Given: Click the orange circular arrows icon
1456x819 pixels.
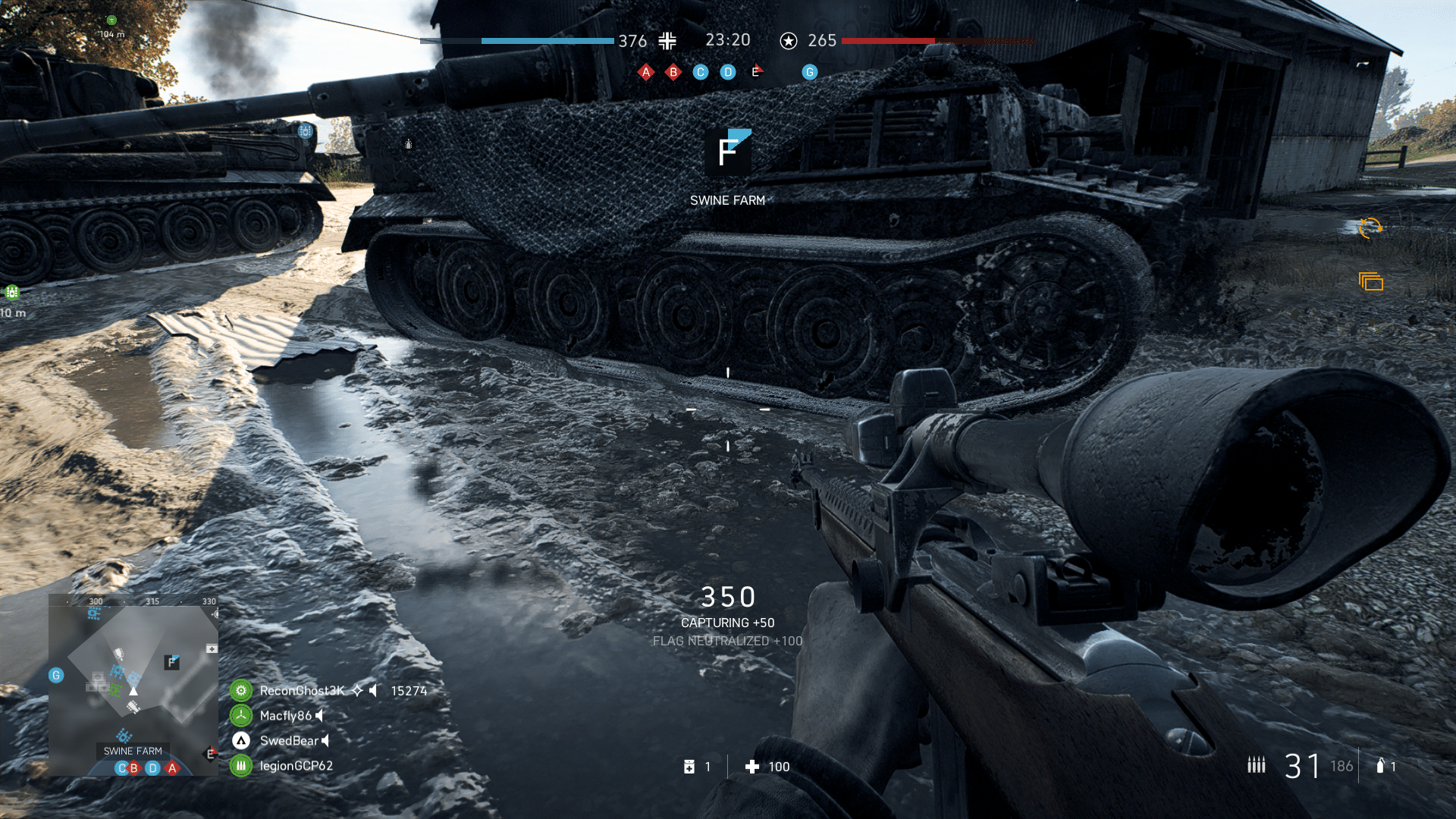Looking at the screenshot, I should pyautogui.click(x=1370, y=227).
